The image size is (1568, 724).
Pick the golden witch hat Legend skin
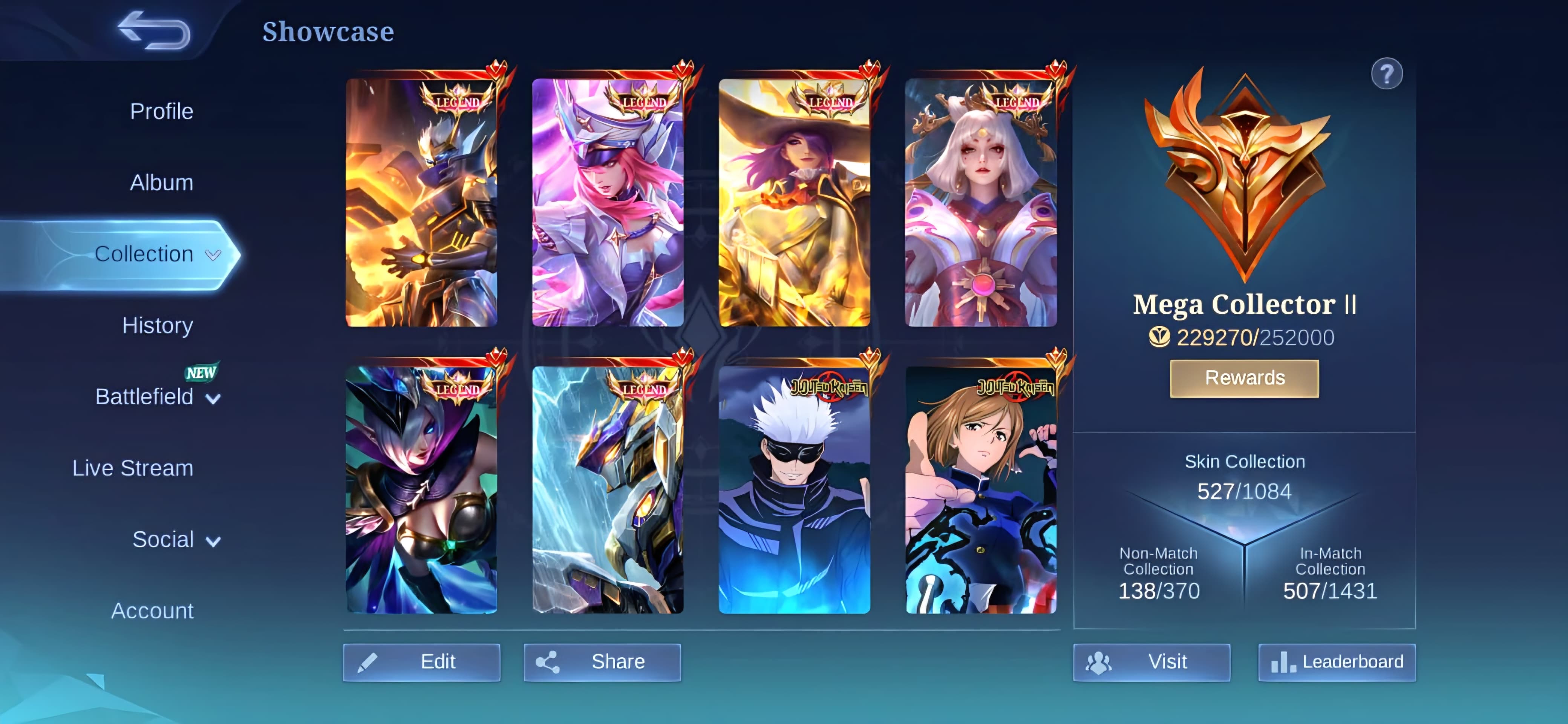point(794,203)
